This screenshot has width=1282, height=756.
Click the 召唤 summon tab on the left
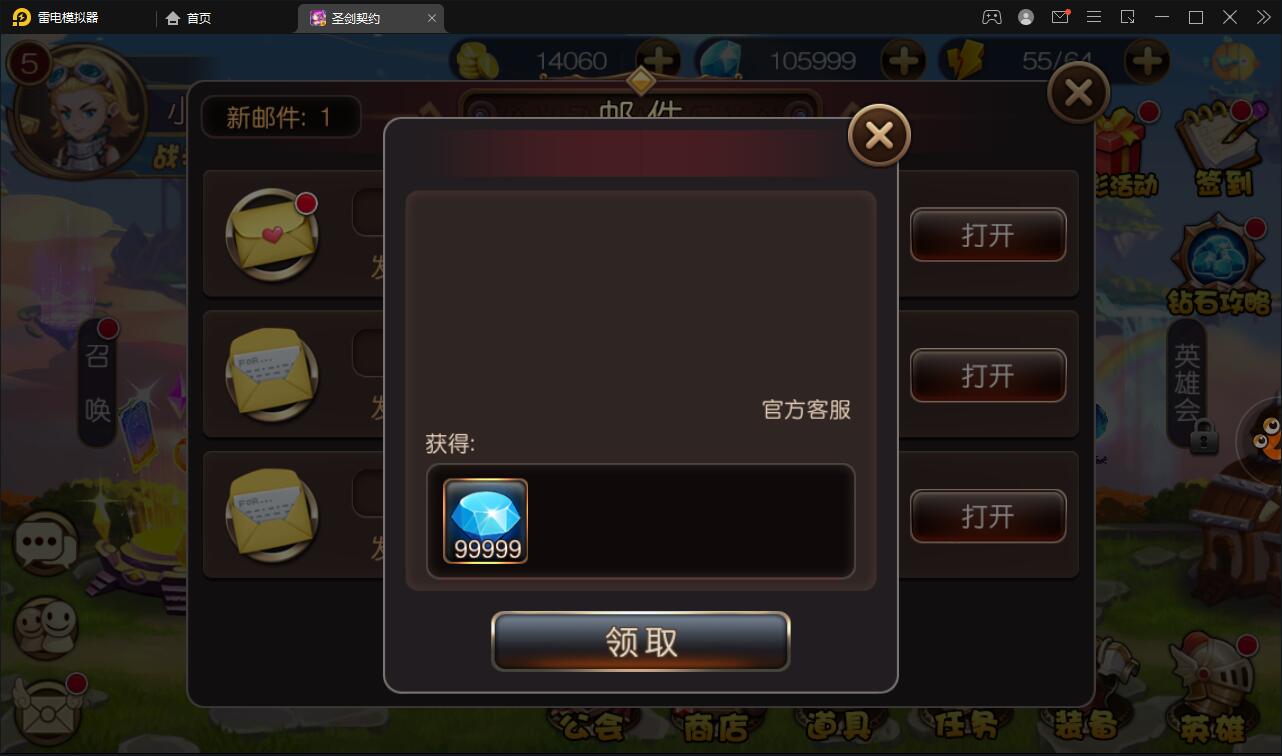tap(95, 383)
